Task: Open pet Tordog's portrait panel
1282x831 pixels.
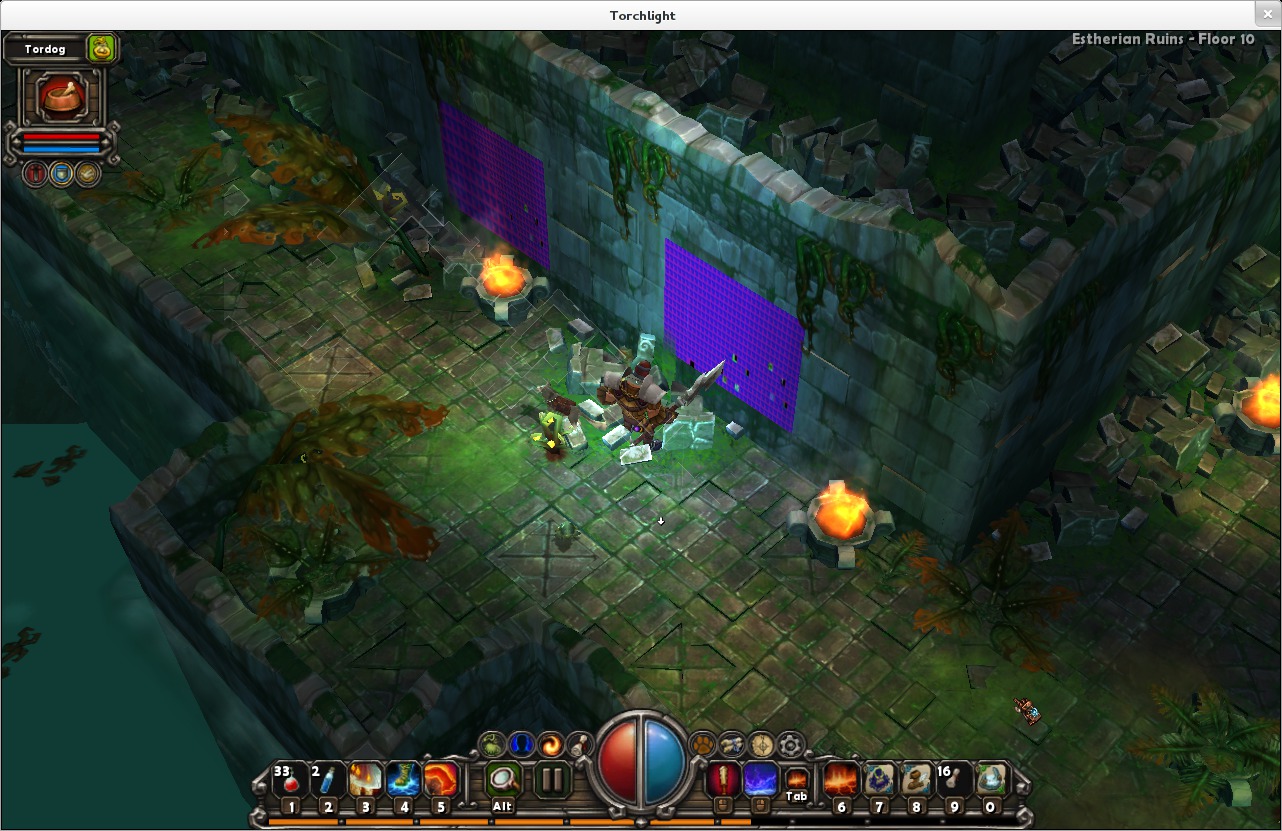Action: coord(62,97)
